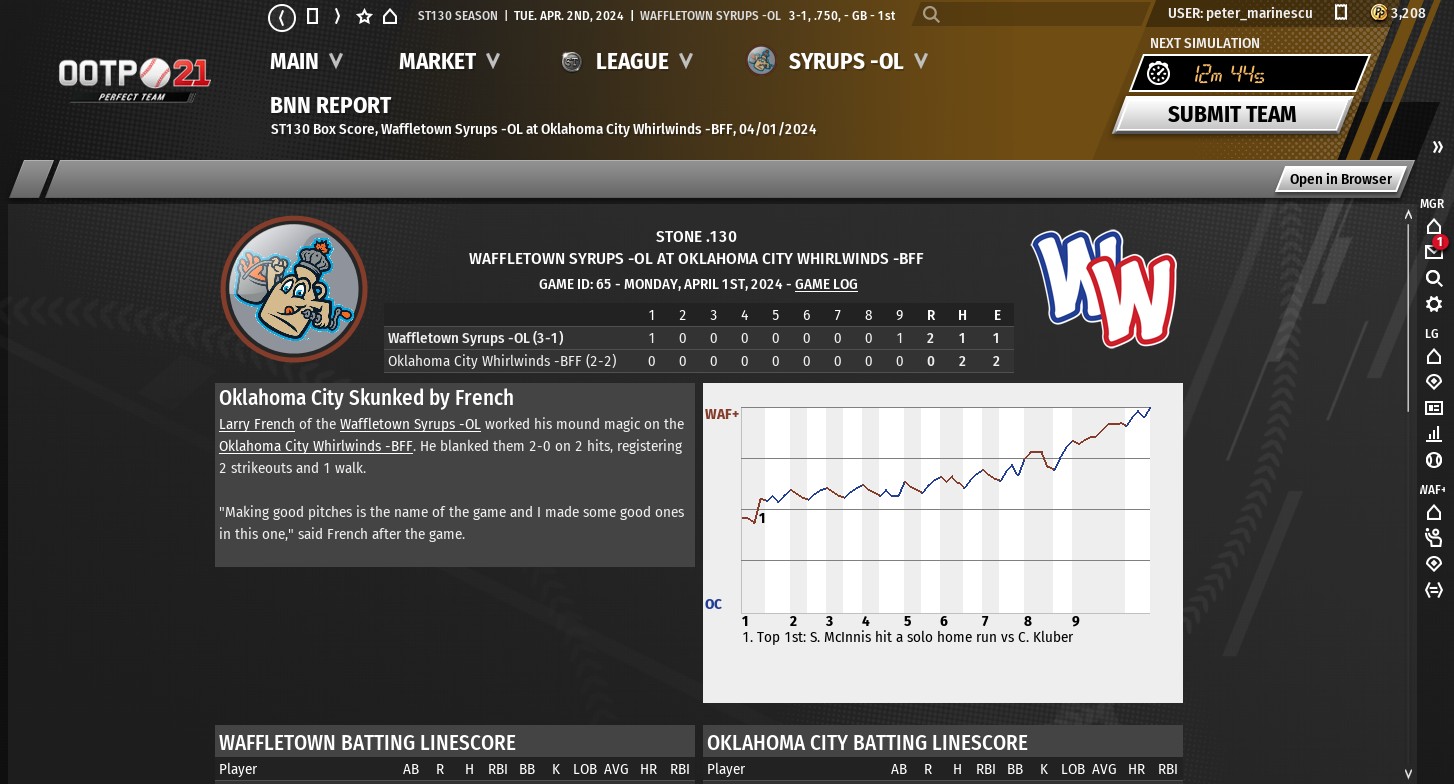Open the MAIN dropdown menu
The width and height of the screenshot is (1454, 784).
click(x=306, y=61)
